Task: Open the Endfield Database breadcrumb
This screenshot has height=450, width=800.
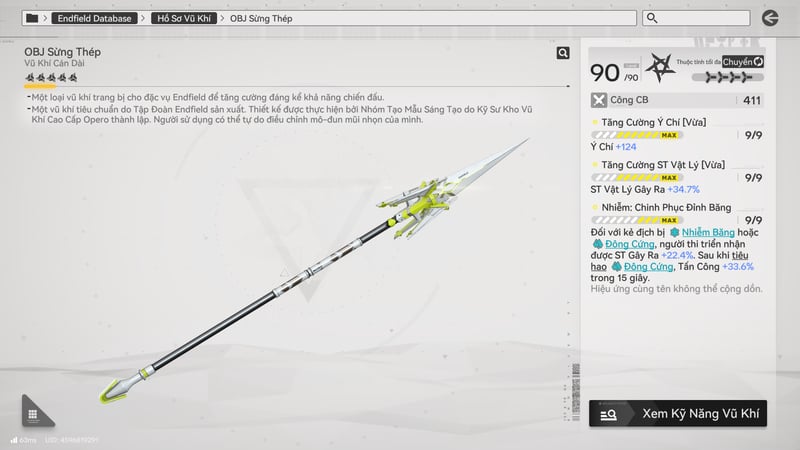Action: tap(95, 18)
